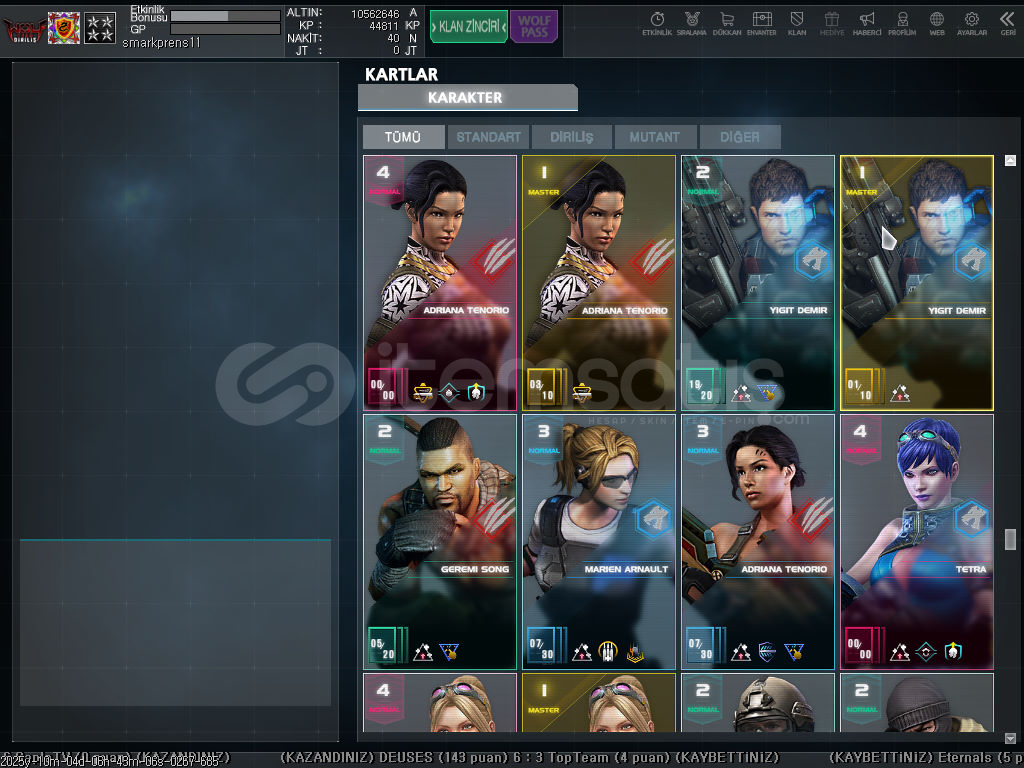The image size is (1024, 768).
Task: Open the Etkinlik events menu
Action: (x=657, y=23)
